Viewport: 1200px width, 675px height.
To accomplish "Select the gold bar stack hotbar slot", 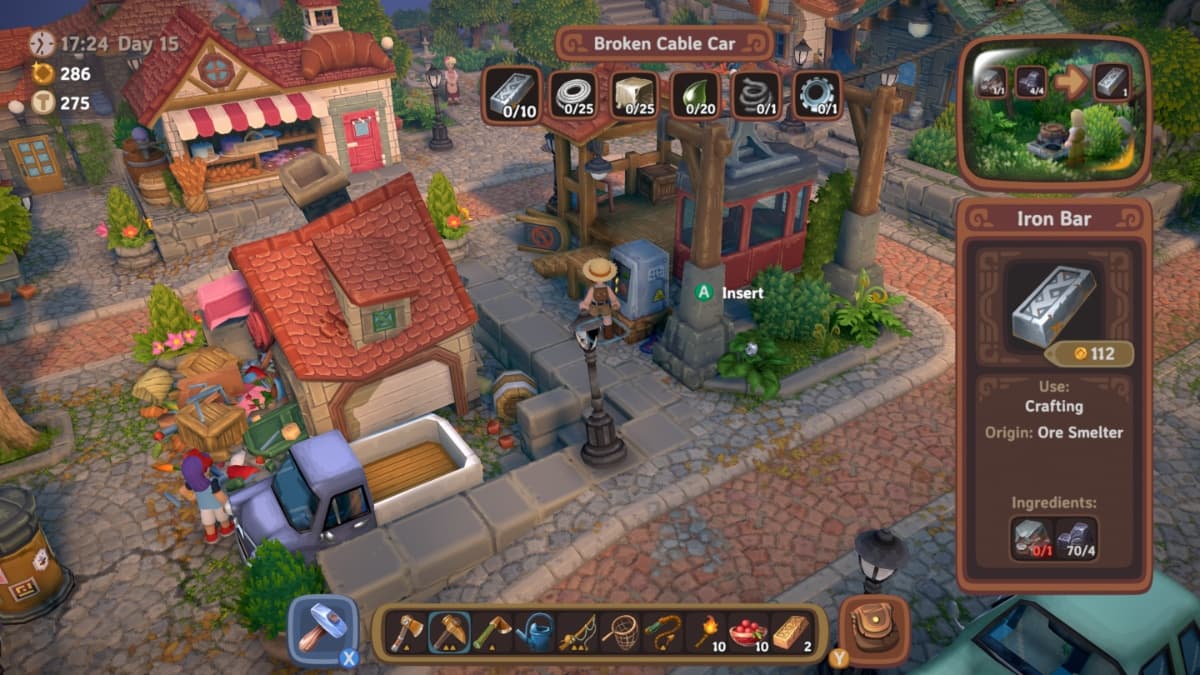I will click(x=791, y=633).
